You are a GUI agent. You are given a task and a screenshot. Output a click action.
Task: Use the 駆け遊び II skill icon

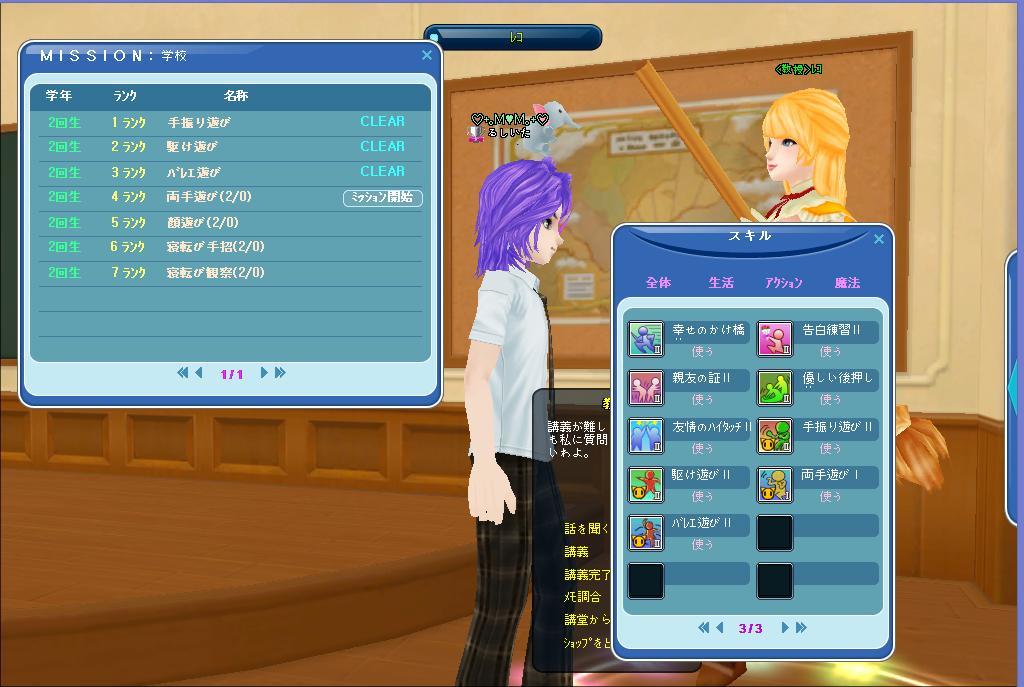646,484
